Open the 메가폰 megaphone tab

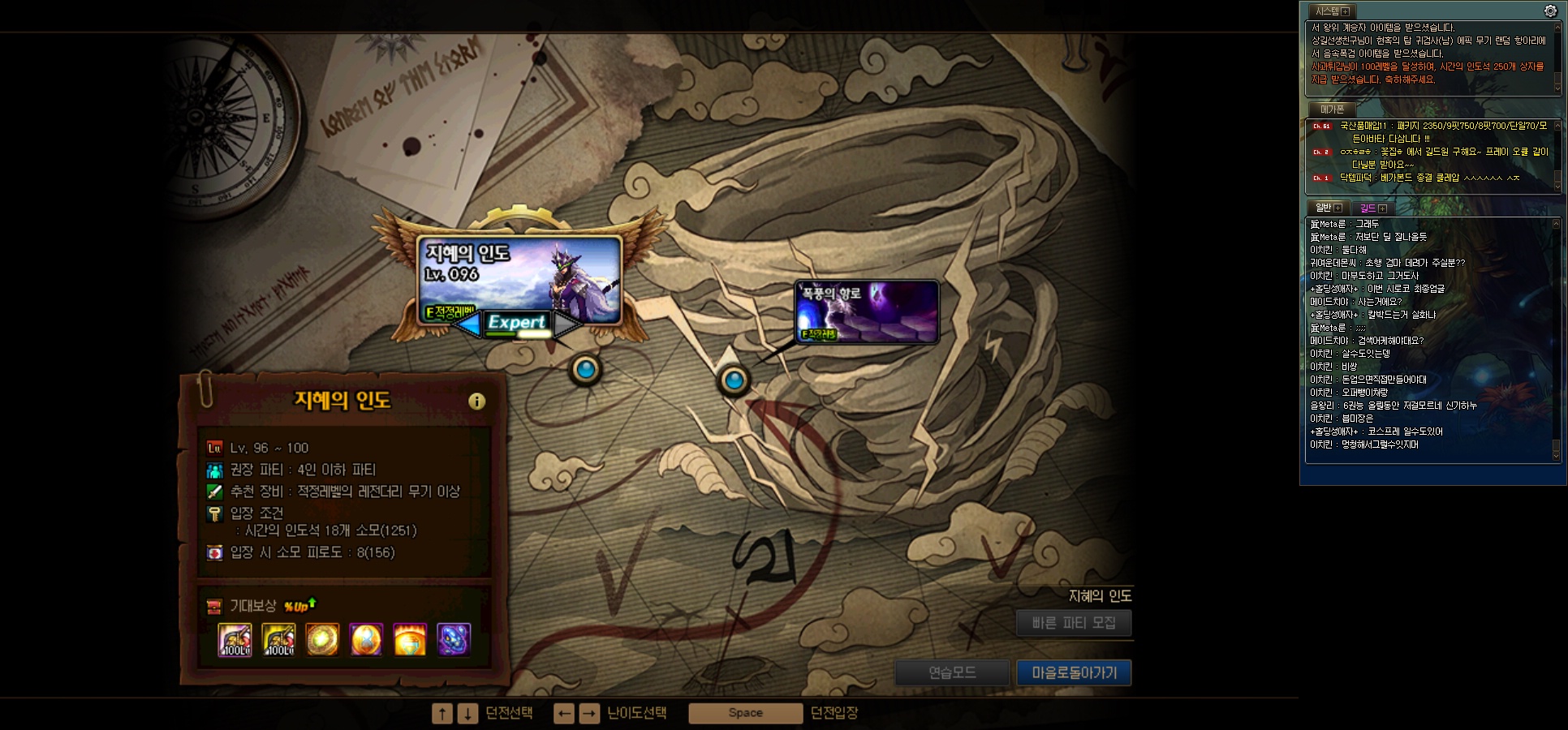tap(1331, 109)
